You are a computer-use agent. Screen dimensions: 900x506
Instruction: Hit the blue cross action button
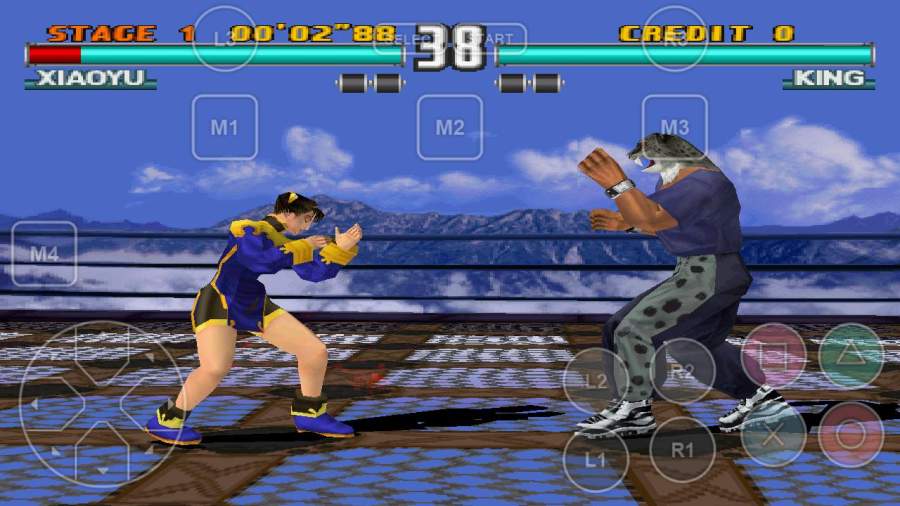(774, 434)
